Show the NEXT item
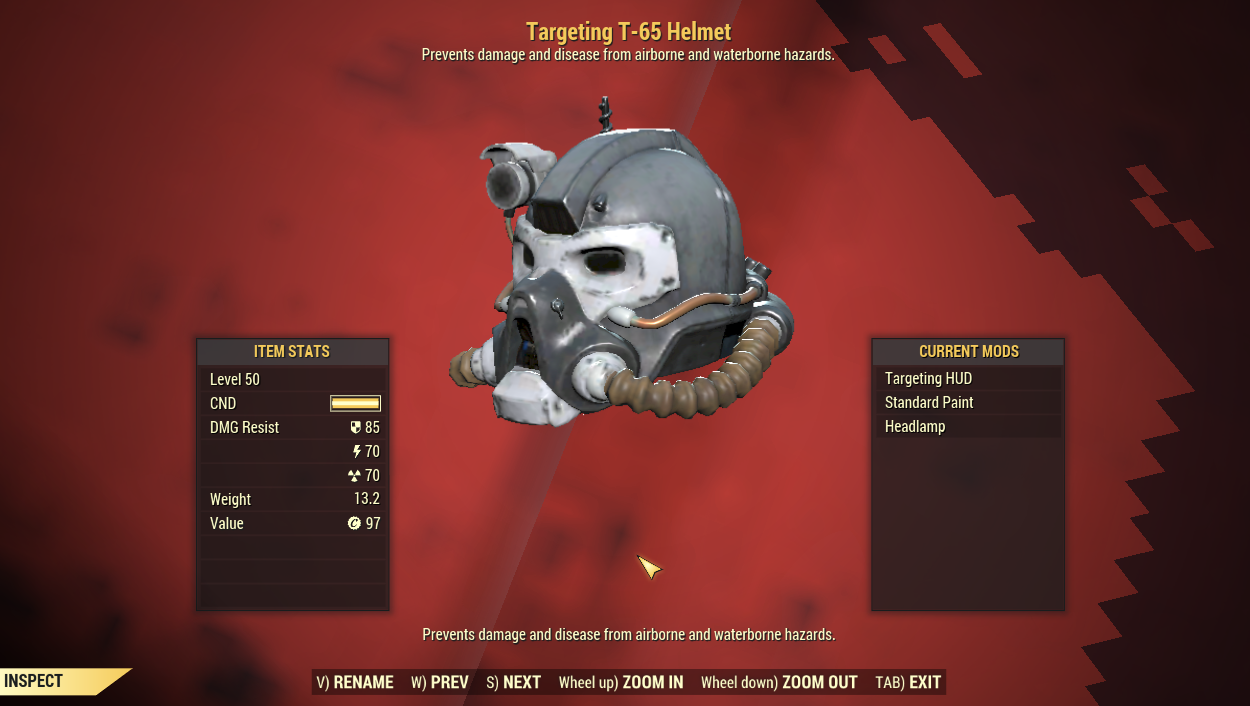The width and height of the screenshot is (1250, 706). tap(514, 682)
